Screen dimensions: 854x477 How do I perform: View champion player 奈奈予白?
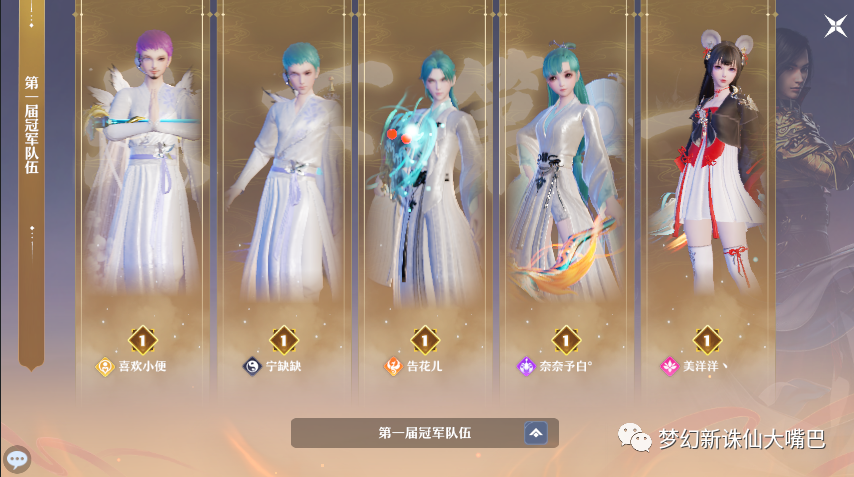click(x=567, y=200)
